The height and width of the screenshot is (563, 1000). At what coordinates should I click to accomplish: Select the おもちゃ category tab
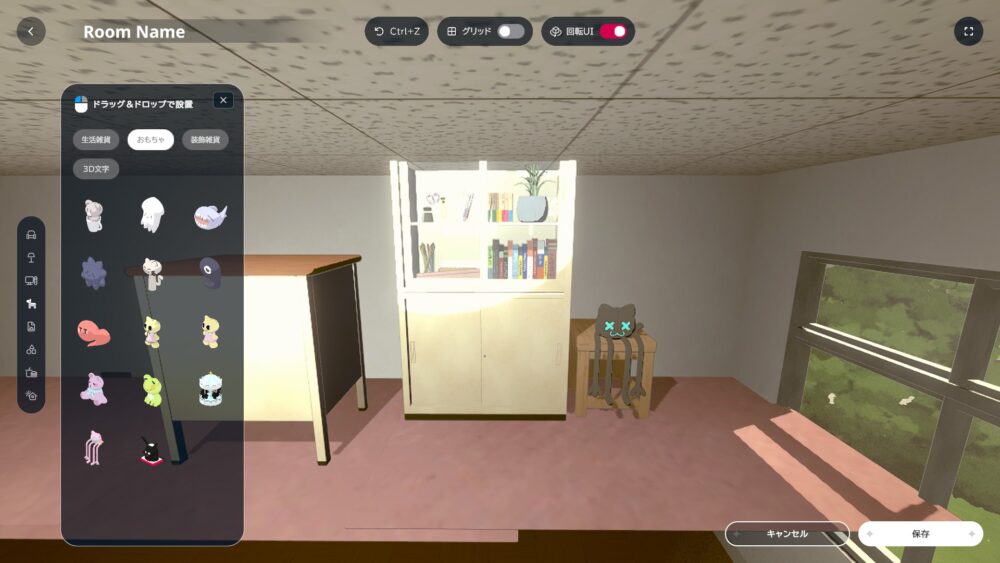[x=151, y=140]
